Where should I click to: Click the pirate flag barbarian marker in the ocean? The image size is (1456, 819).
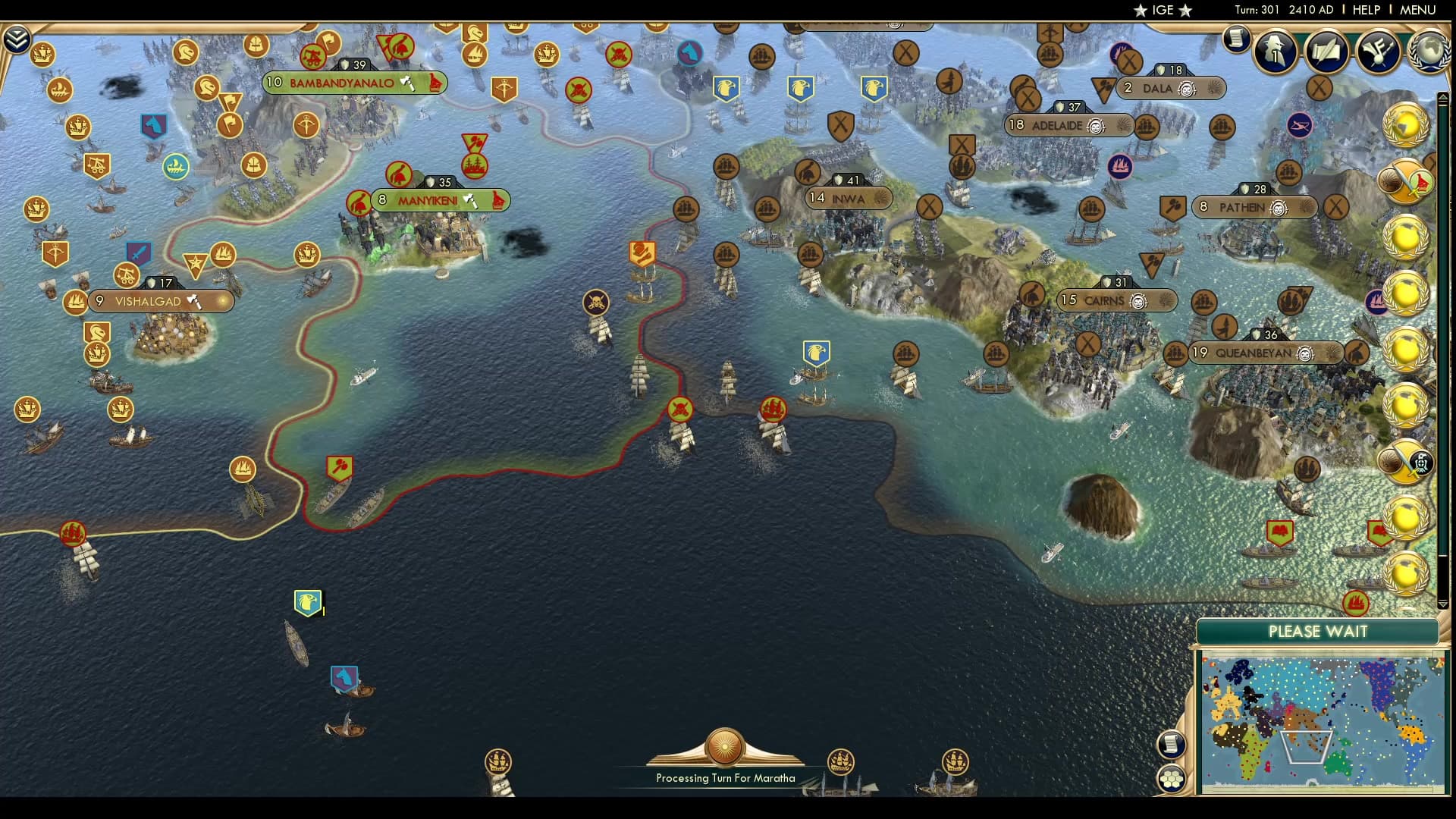(x=595, y=302)
